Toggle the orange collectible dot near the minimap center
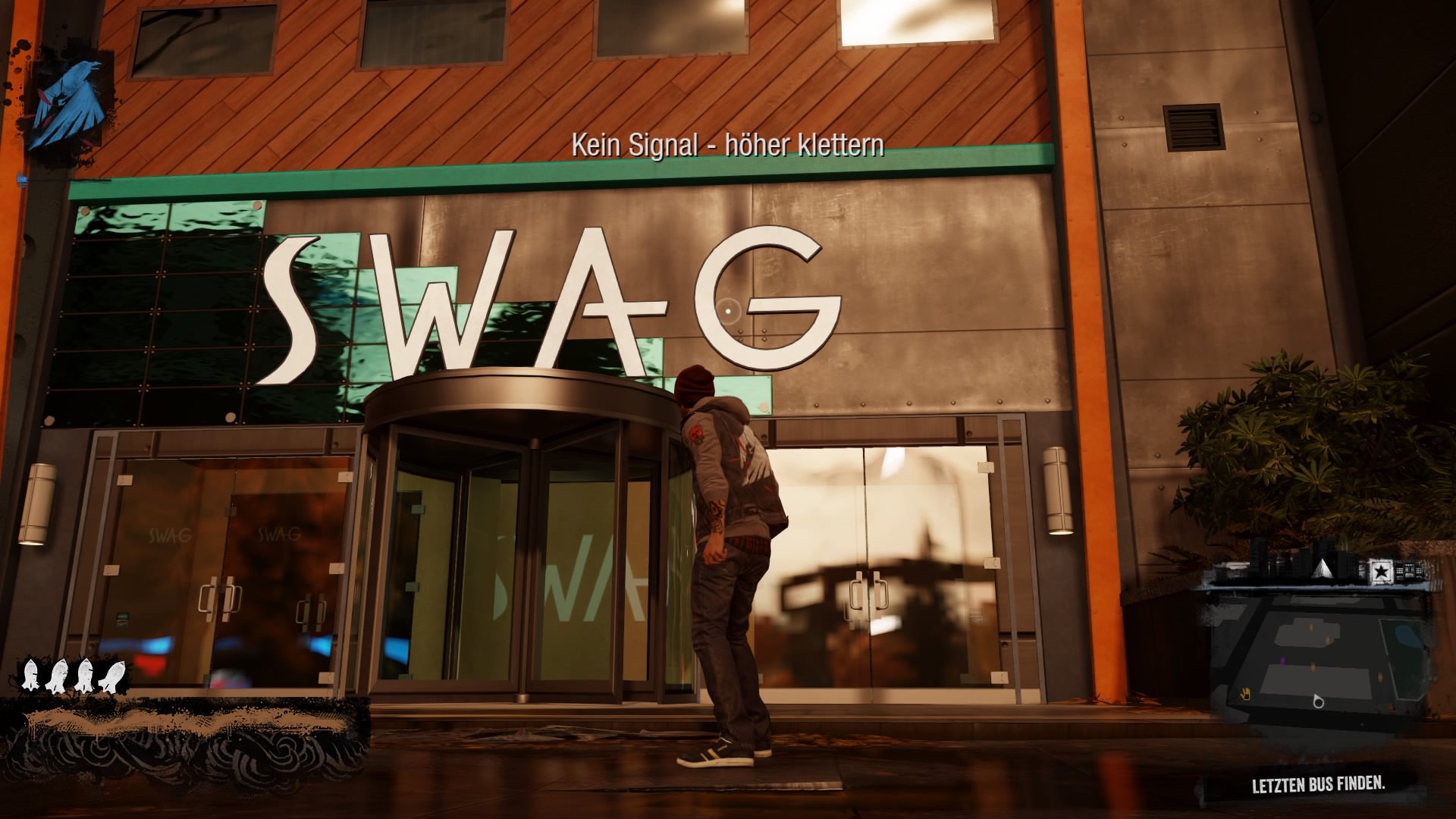 tap(1313, 667)
